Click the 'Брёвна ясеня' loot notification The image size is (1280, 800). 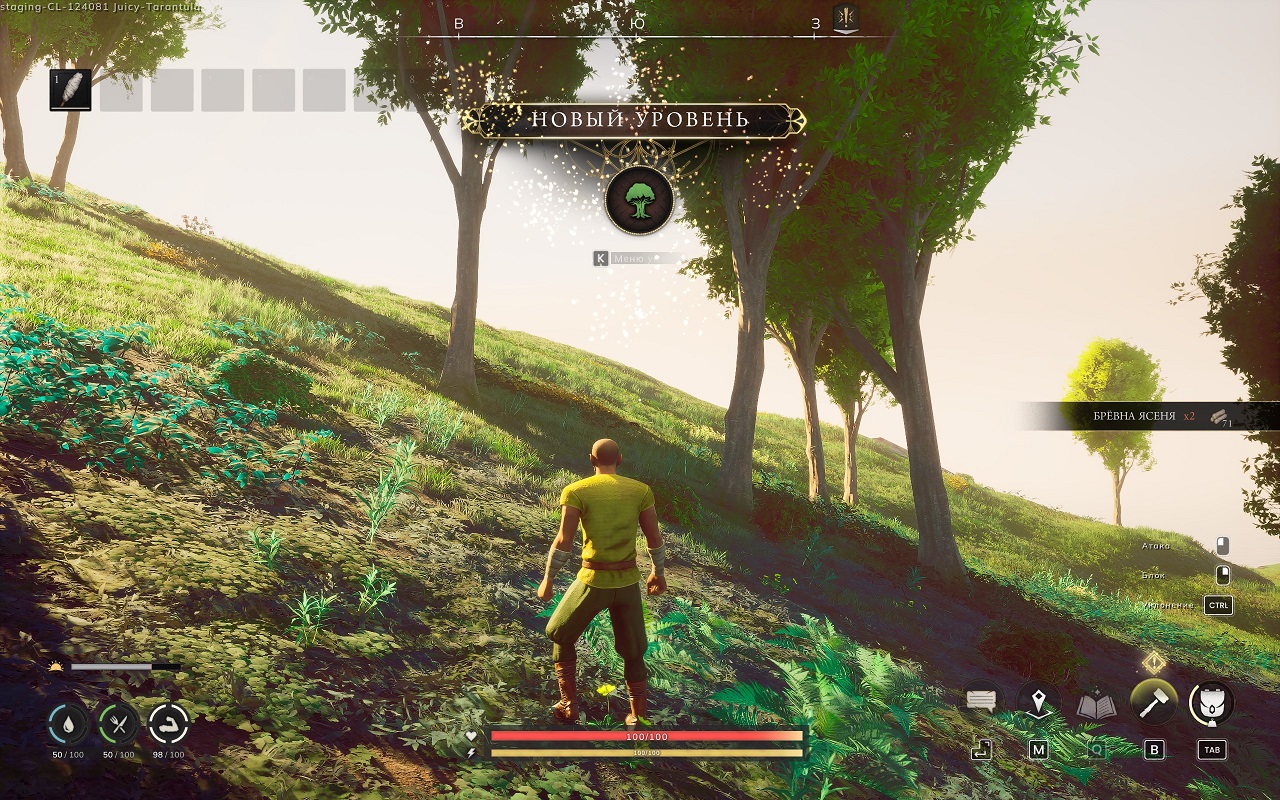1150,416
